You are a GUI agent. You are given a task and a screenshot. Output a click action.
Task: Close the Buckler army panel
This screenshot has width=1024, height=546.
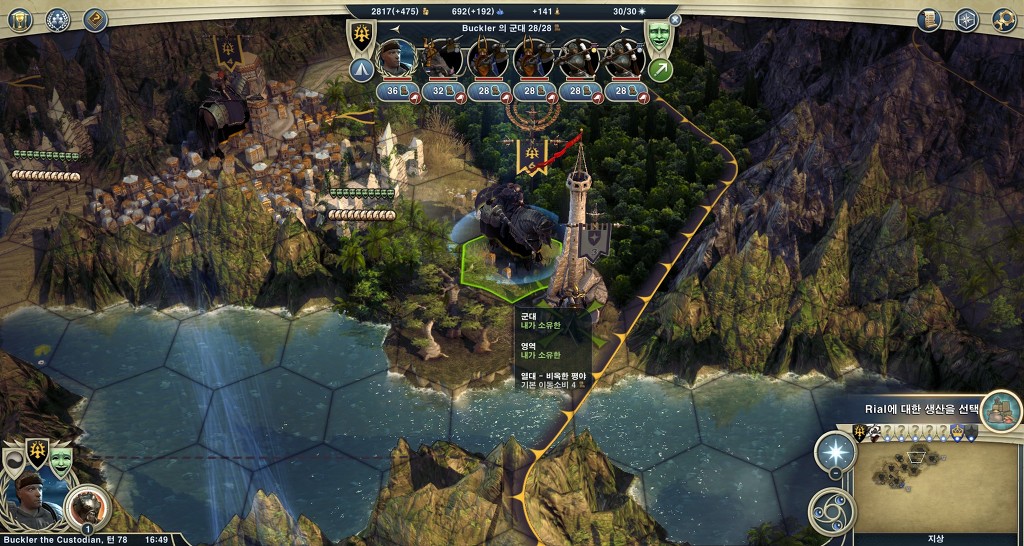click(x=675, y=19)
